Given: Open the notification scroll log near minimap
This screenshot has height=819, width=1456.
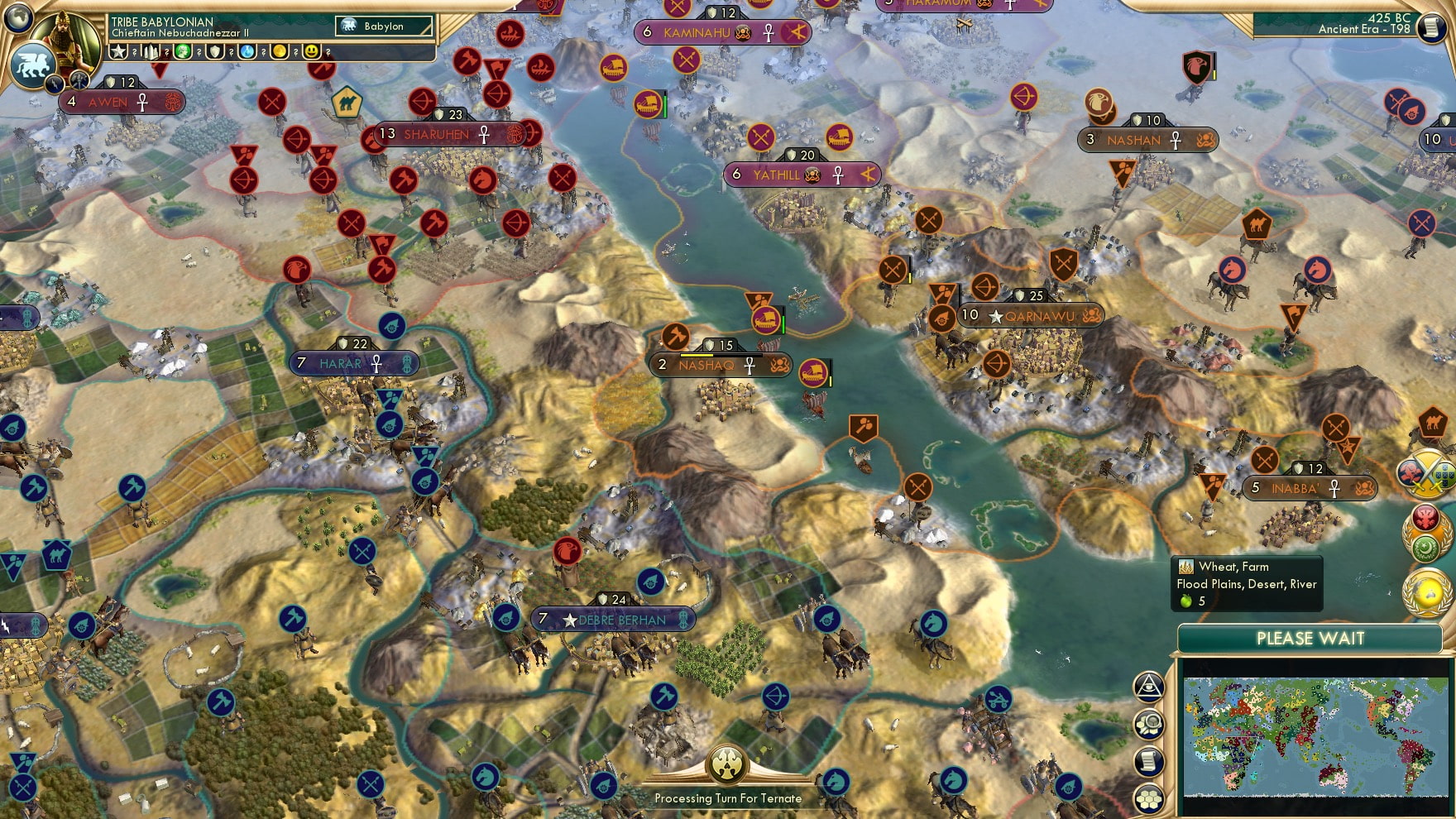Looking at the screenshot, I should pyautogui.click(x=1148, y=759).
